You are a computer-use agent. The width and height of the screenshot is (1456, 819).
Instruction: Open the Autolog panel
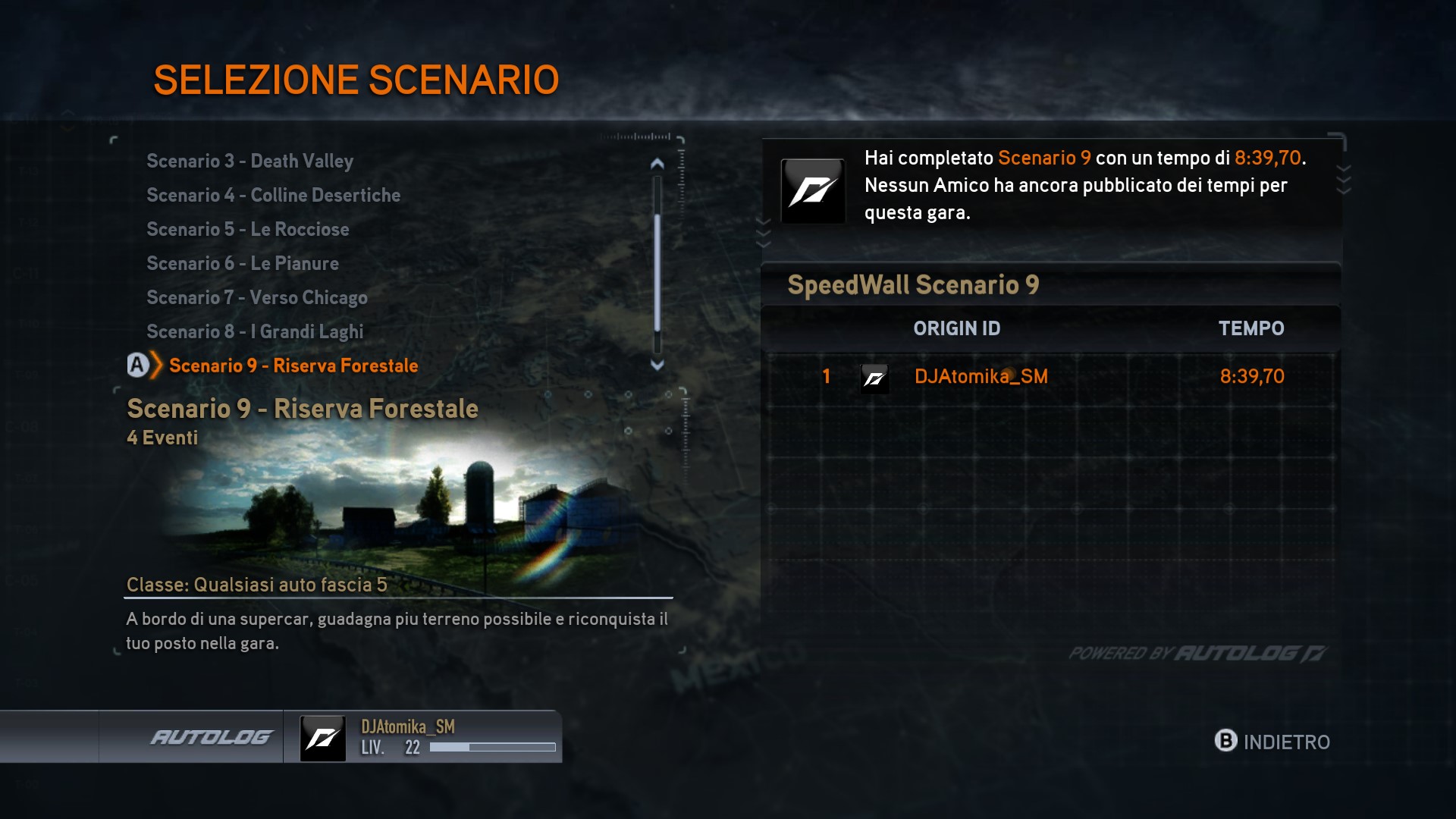pyautogui.click(x=210, y=737)
